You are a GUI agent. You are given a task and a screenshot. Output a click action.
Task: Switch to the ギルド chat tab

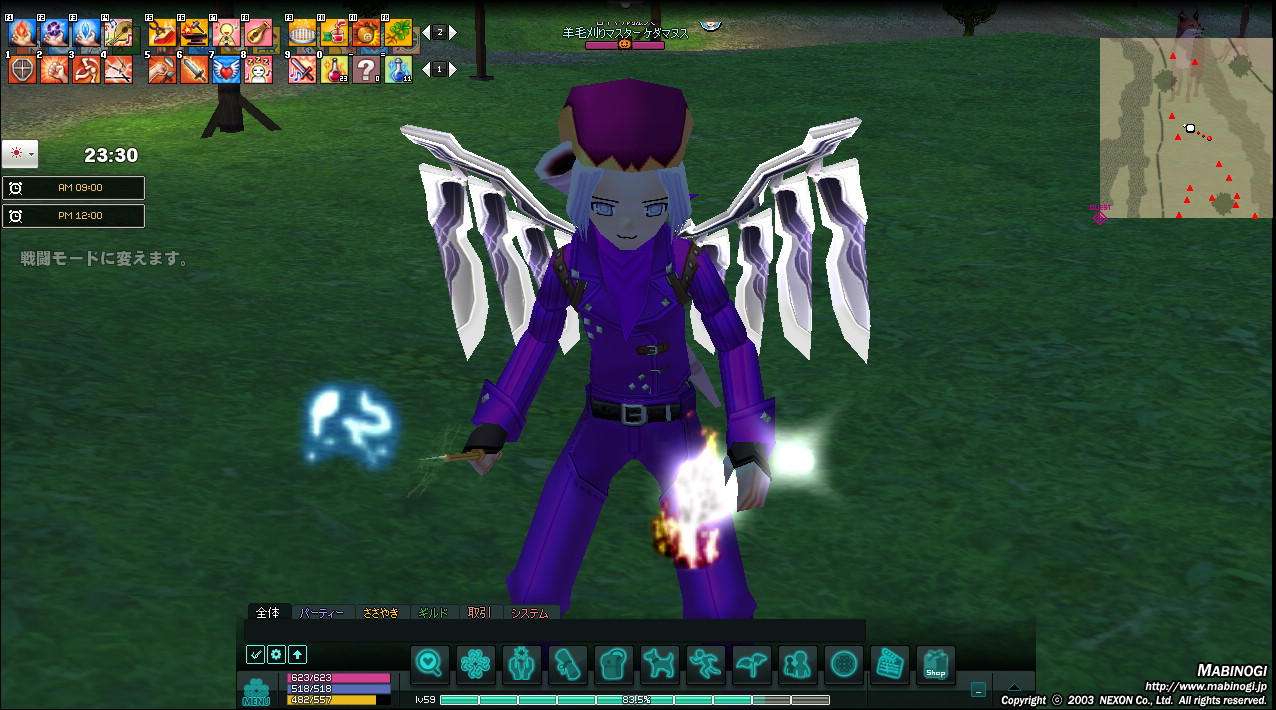[433, 613]
